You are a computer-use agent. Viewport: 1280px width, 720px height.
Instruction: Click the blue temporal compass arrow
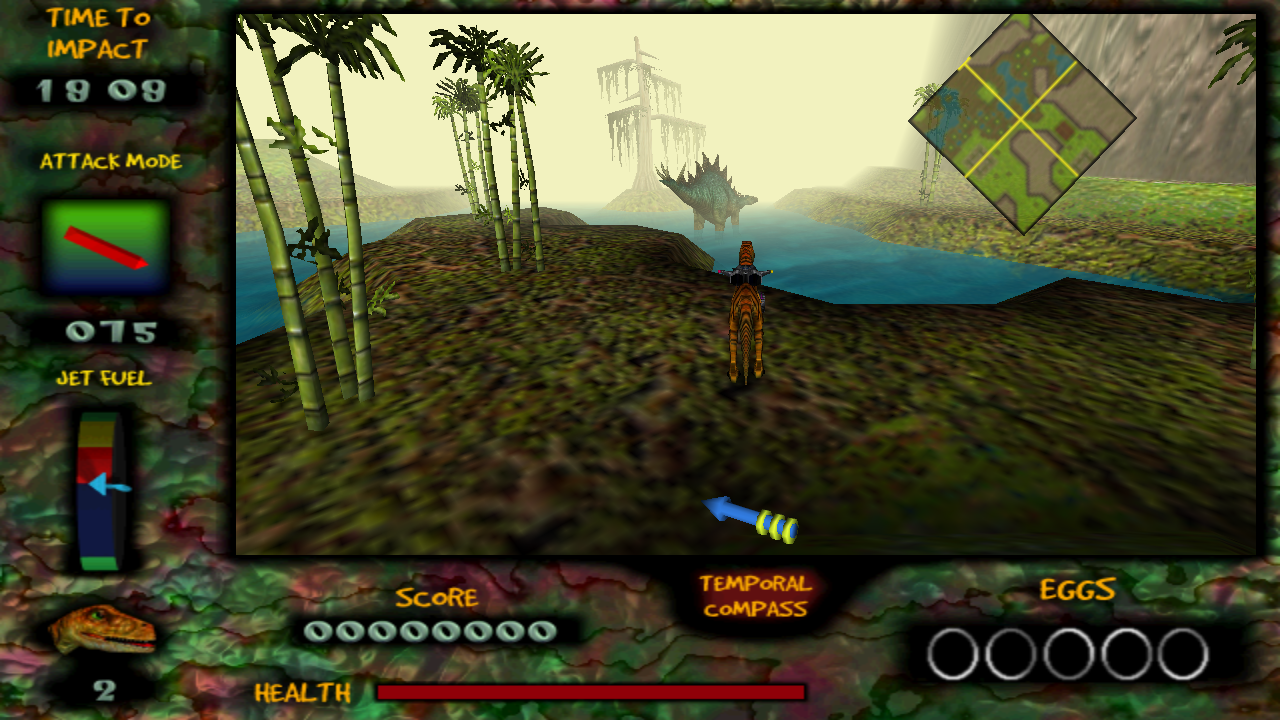click(750, 517)
